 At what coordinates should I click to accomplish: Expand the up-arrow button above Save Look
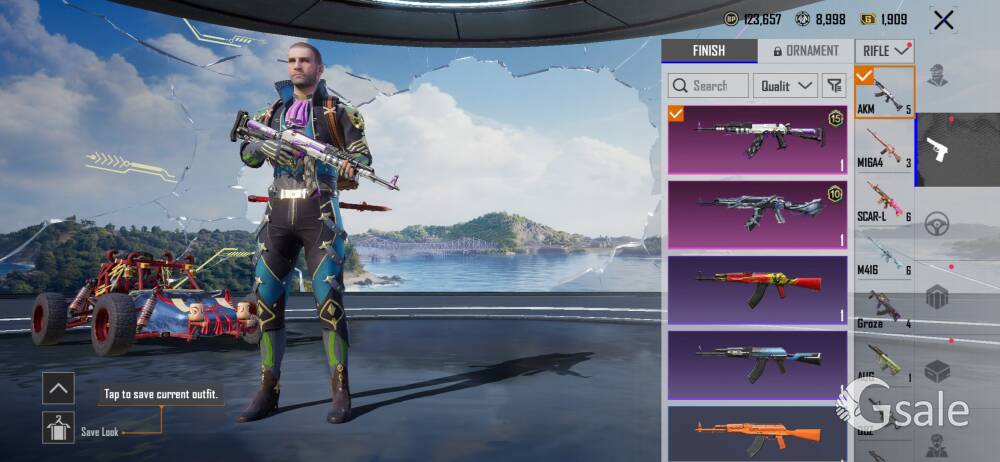[58, 388]
